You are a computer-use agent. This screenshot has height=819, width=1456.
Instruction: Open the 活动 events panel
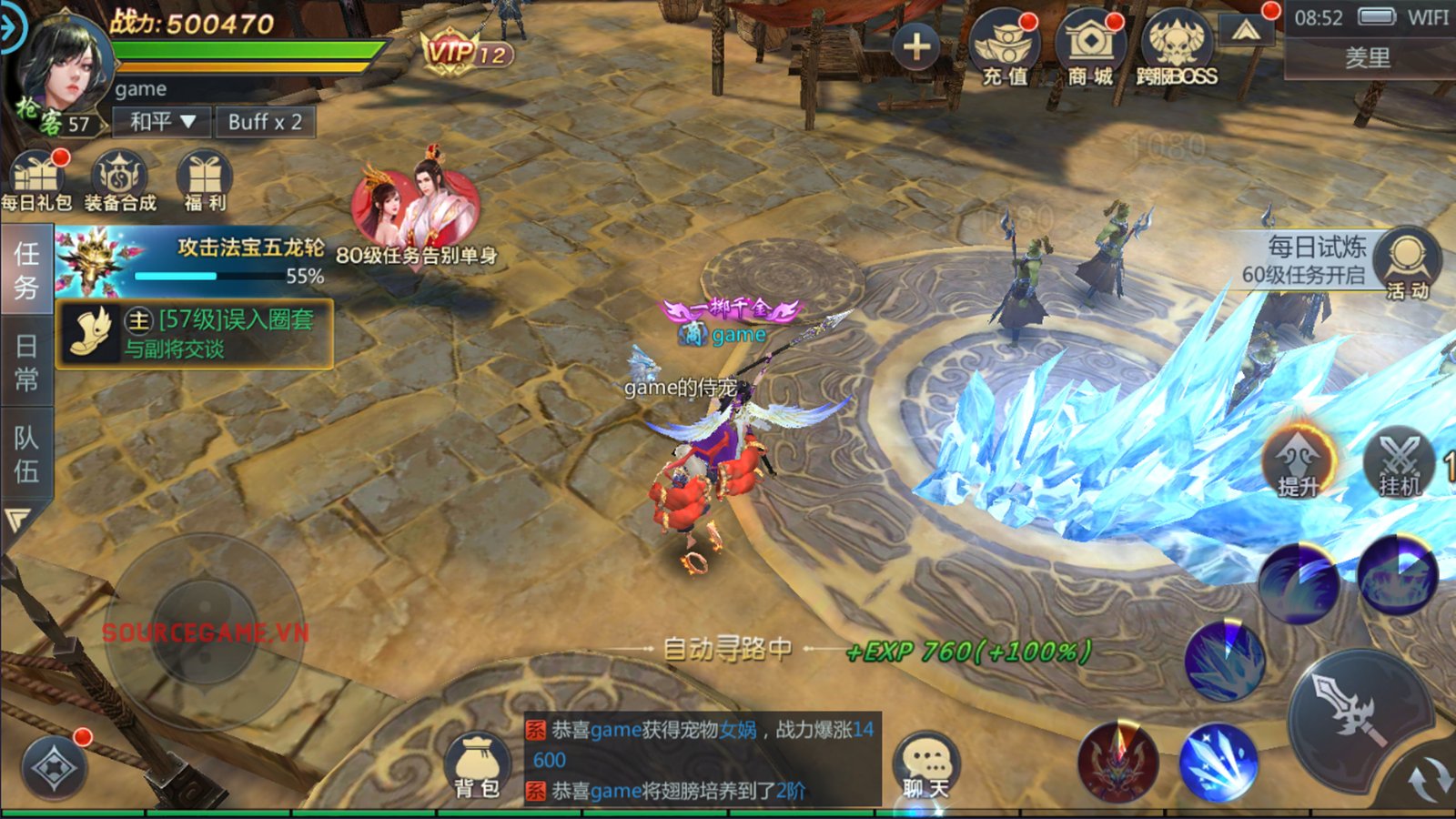click(1407, 264)
